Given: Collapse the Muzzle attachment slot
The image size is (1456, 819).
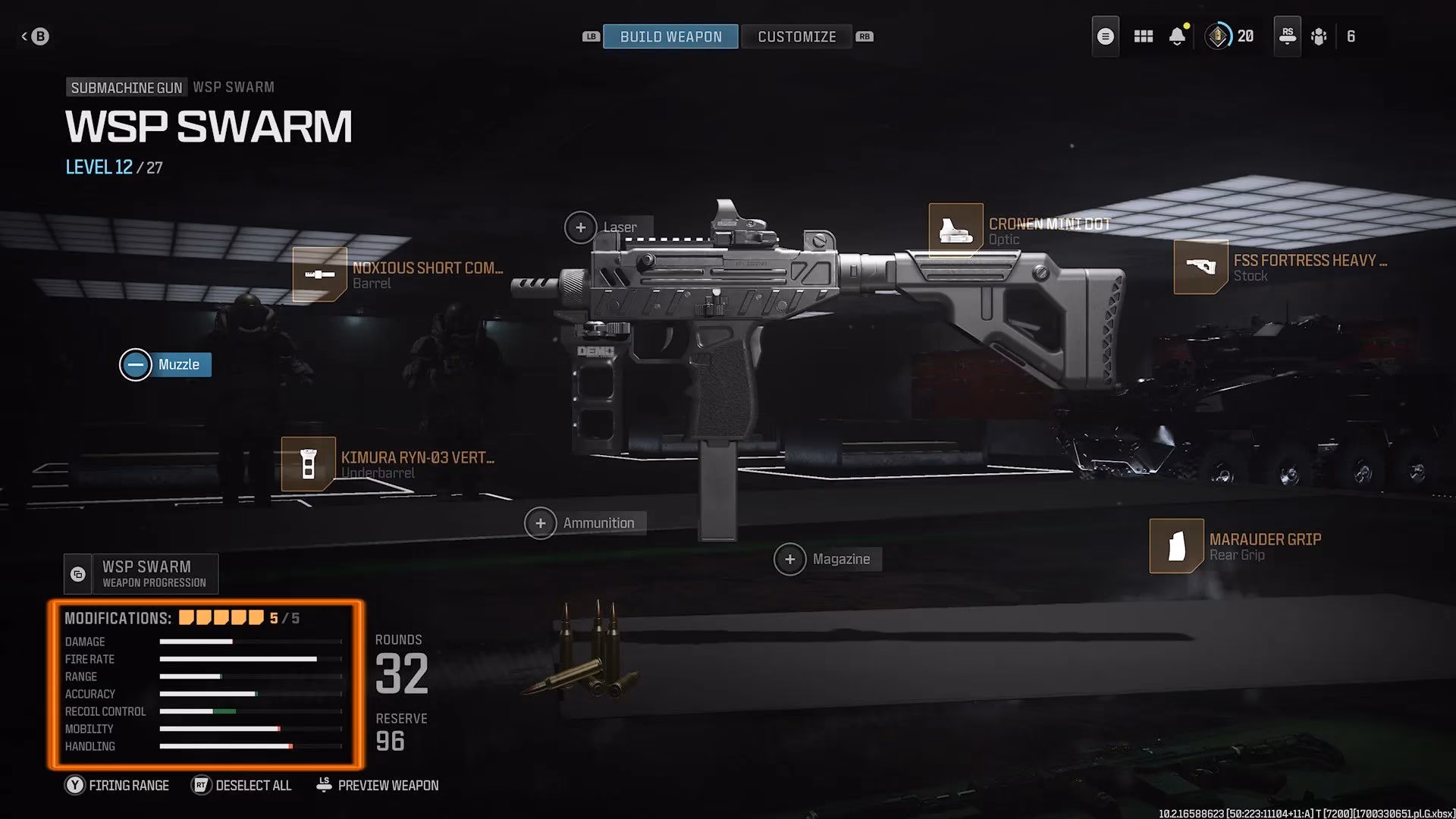Looking at the screenshot, I should pos(135,364).
